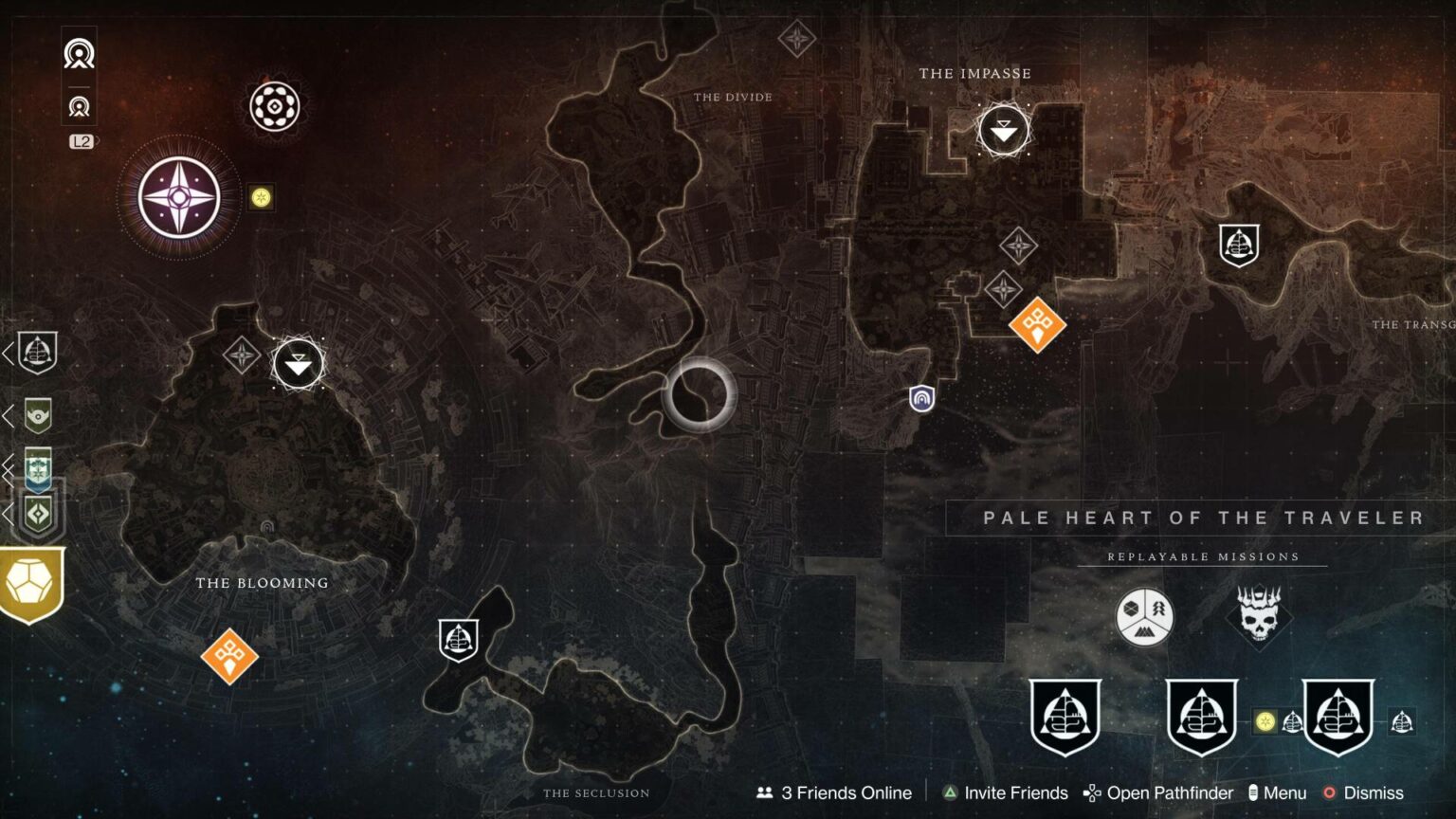
Task: Select the landing zone above The Blooming
Action: coord(298,363)
